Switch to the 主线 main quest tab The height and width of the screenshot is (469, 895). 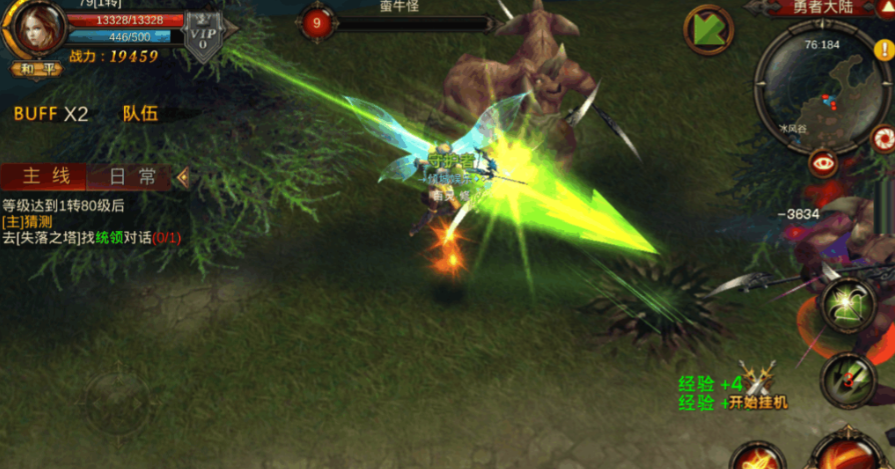coord(46,177)
